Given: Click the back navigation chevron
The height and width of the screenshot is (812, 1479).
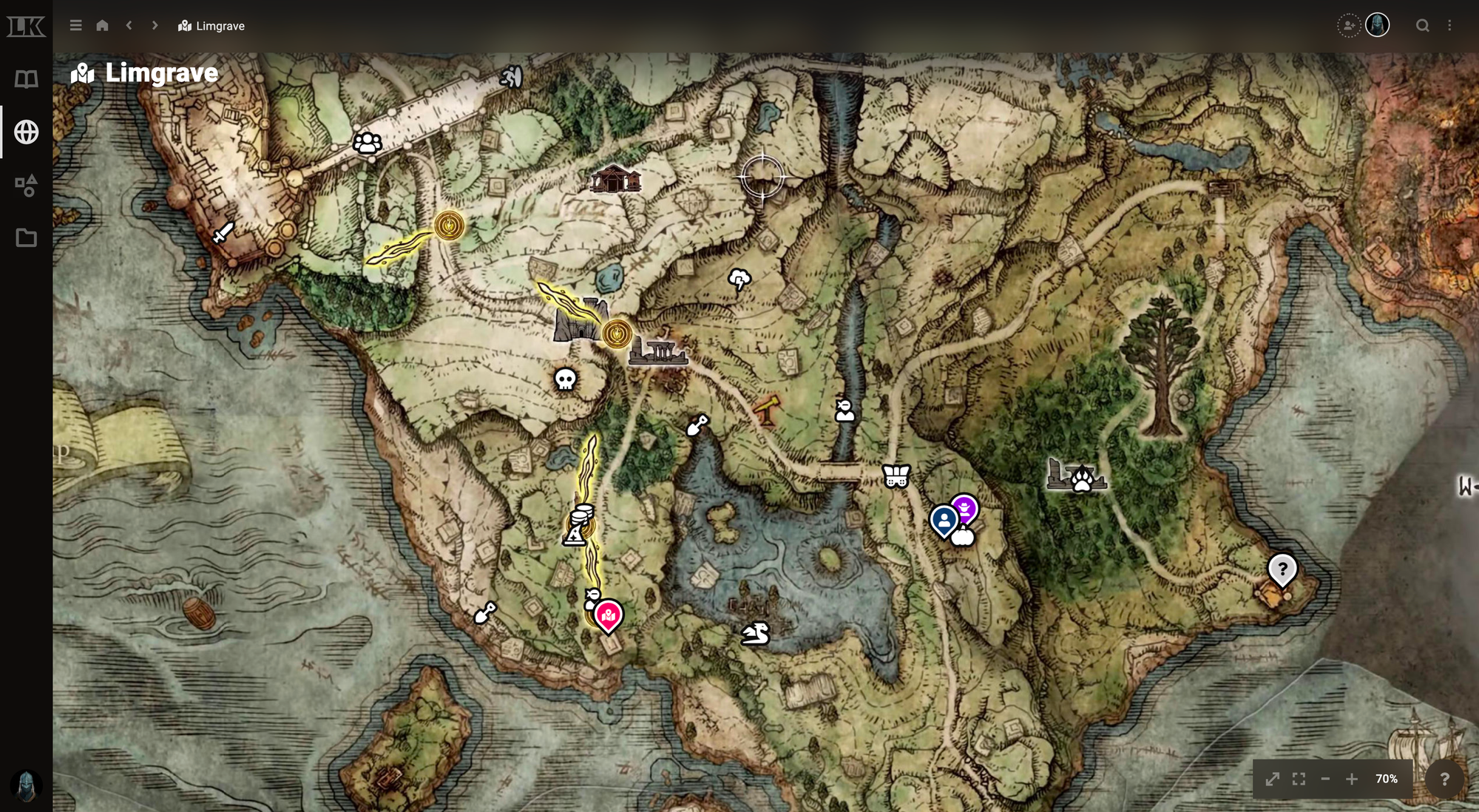Looking at the screenshot, I should click(129, 25).
